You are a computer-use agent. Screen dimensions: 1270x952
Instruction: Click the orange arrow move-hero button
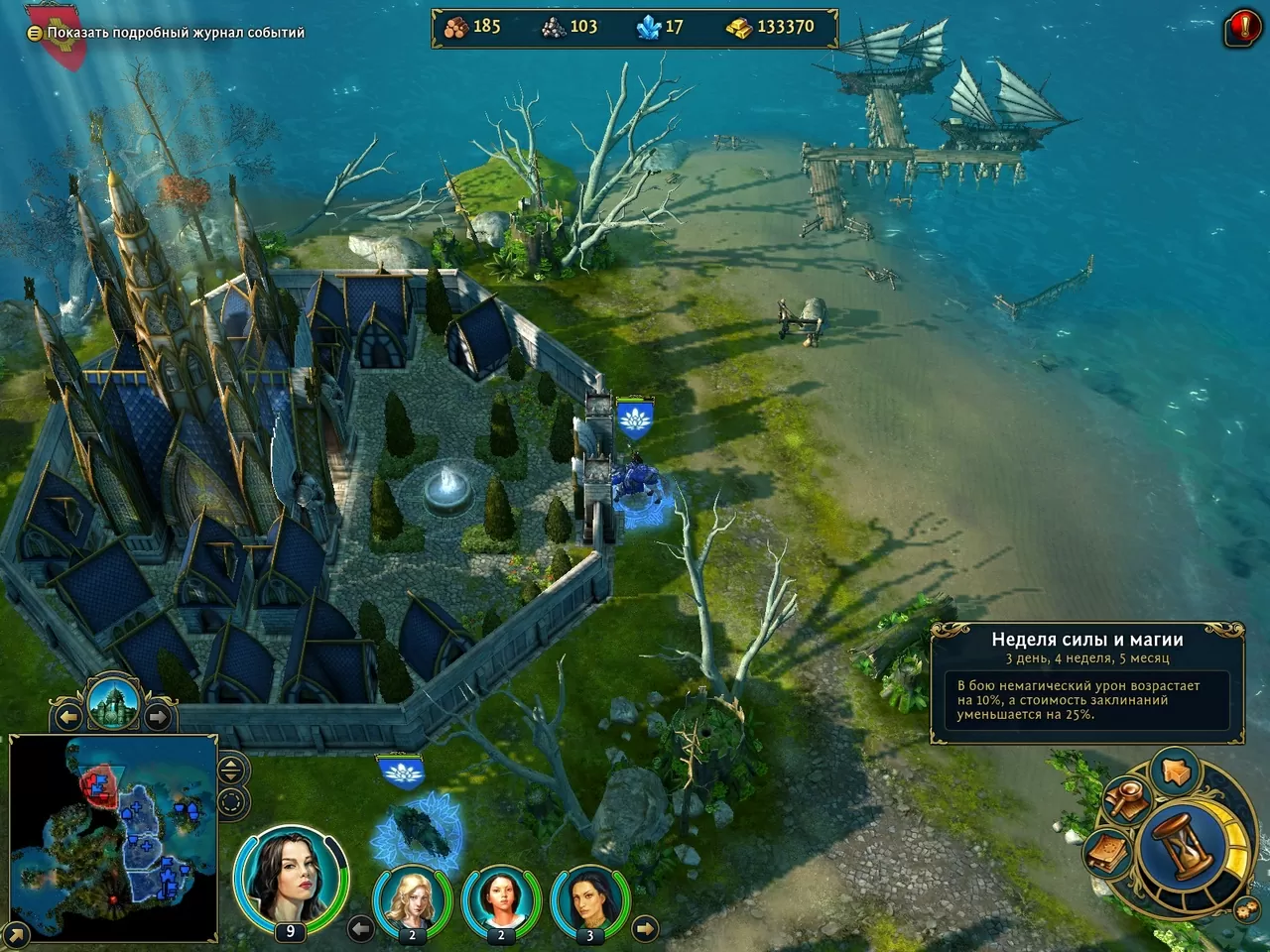click(x=1176, y=771)
